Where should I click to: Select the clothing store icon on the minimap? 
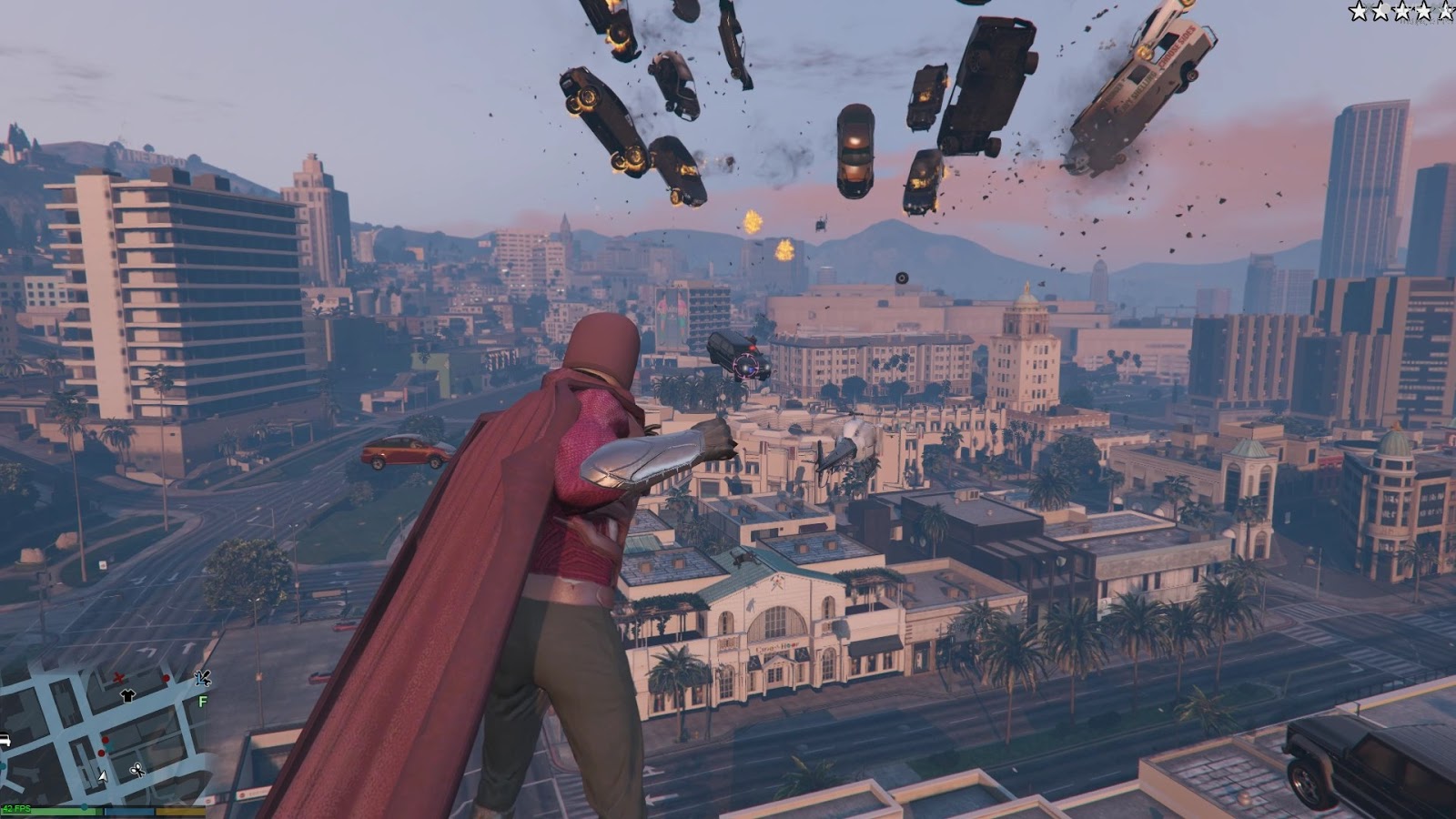(127, 697)
